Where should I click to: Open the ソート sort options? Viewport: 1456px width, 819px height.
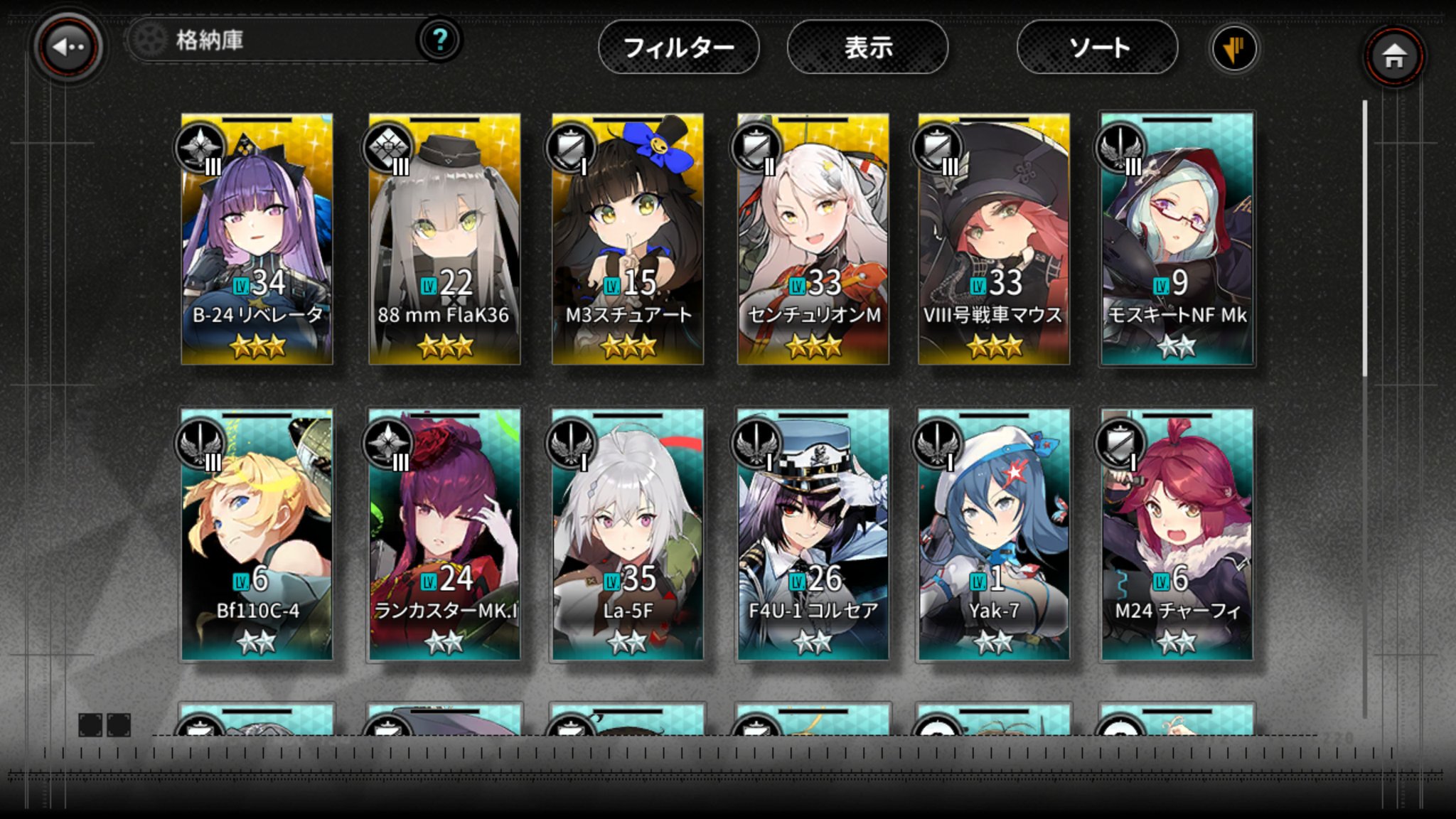pyautogui.click(x=1097, y=48)
